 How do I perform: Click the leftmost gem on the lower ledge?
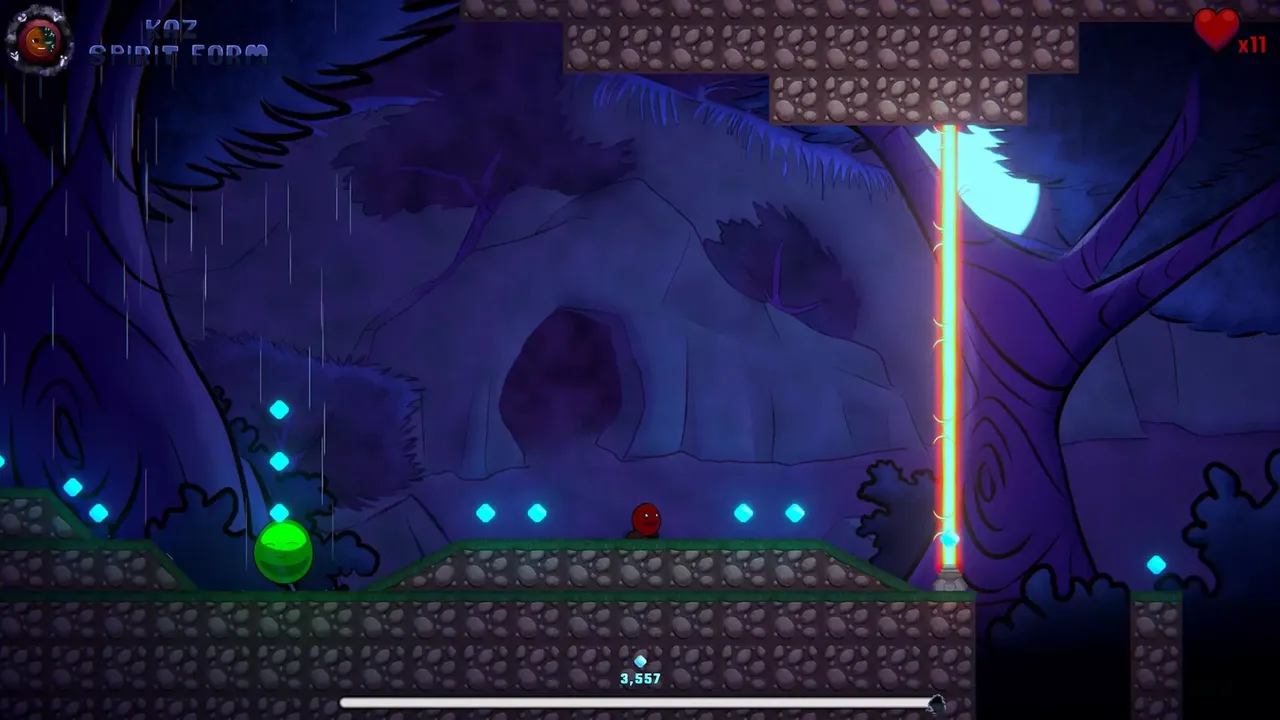[x=71, y=489]
